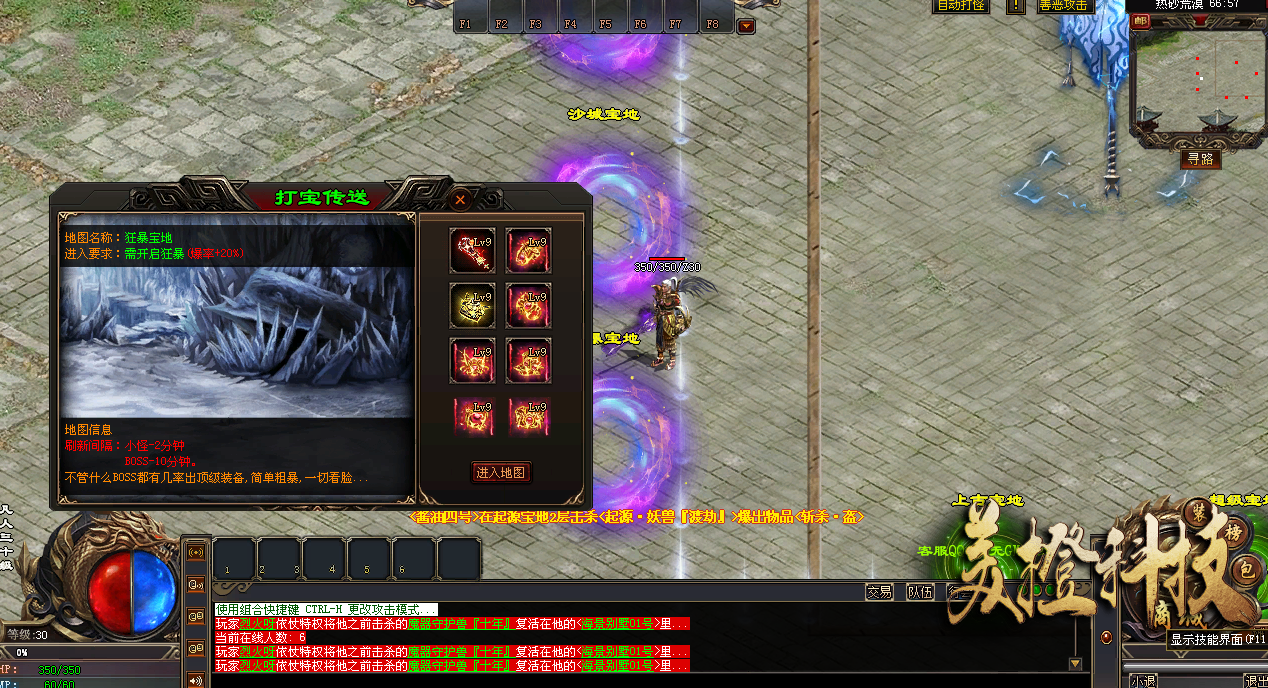Screen dimensions: 1268x688
Task: Open the 队伍 team button
Action: pyautogui.click(x=920, y=592)
